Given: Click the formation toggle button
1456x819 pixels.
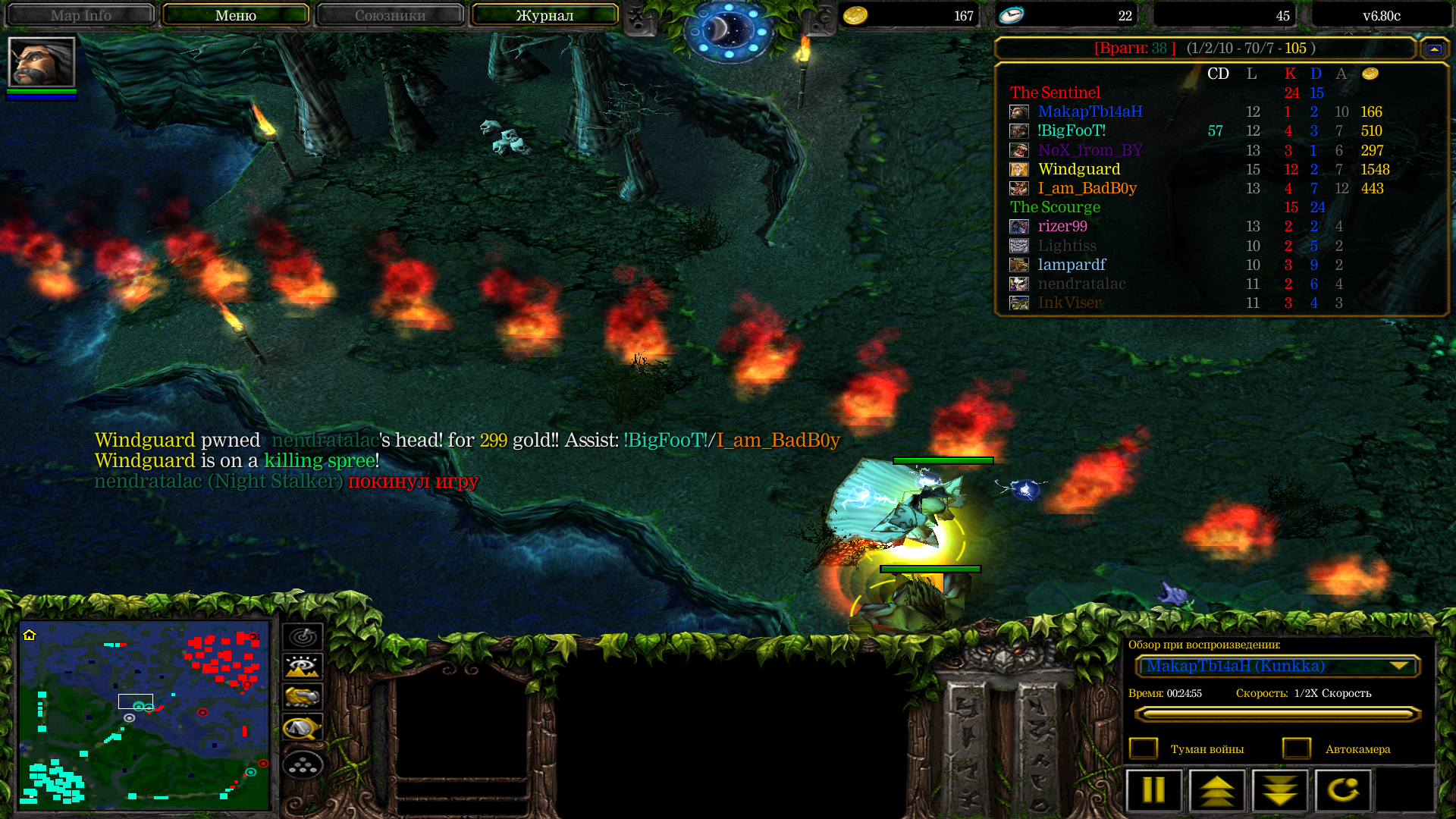Looking at the screenshot, I should 303,764.
